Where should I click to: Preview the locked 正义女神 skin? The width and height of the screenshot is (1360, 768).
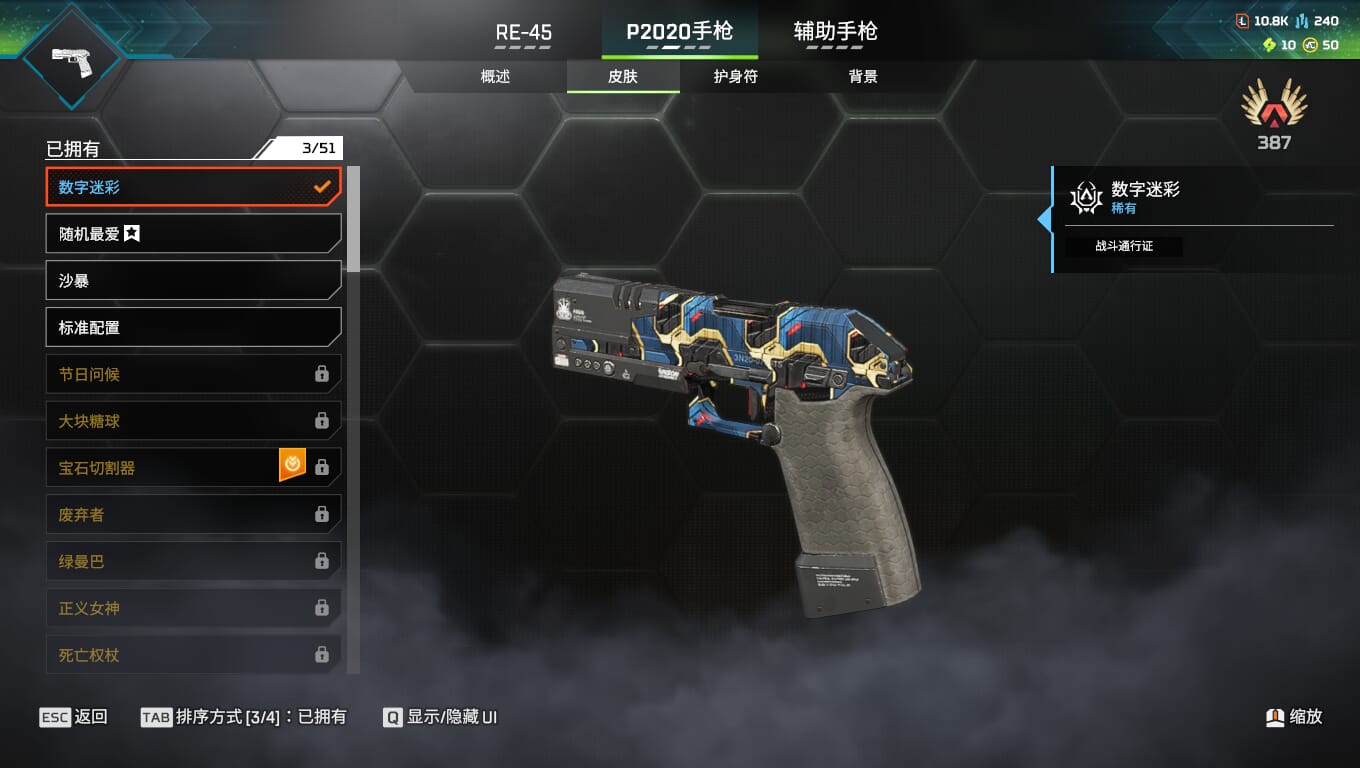coord(193,608)
